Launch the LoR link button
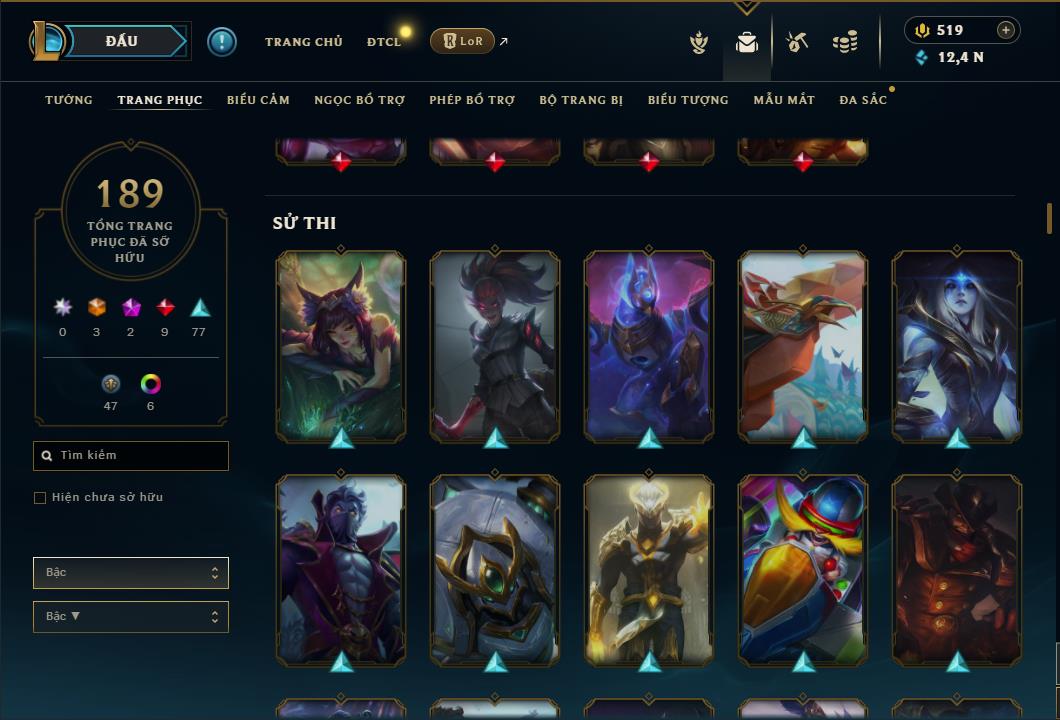Viewport: 1060px width, 720px height. [462, 42]
